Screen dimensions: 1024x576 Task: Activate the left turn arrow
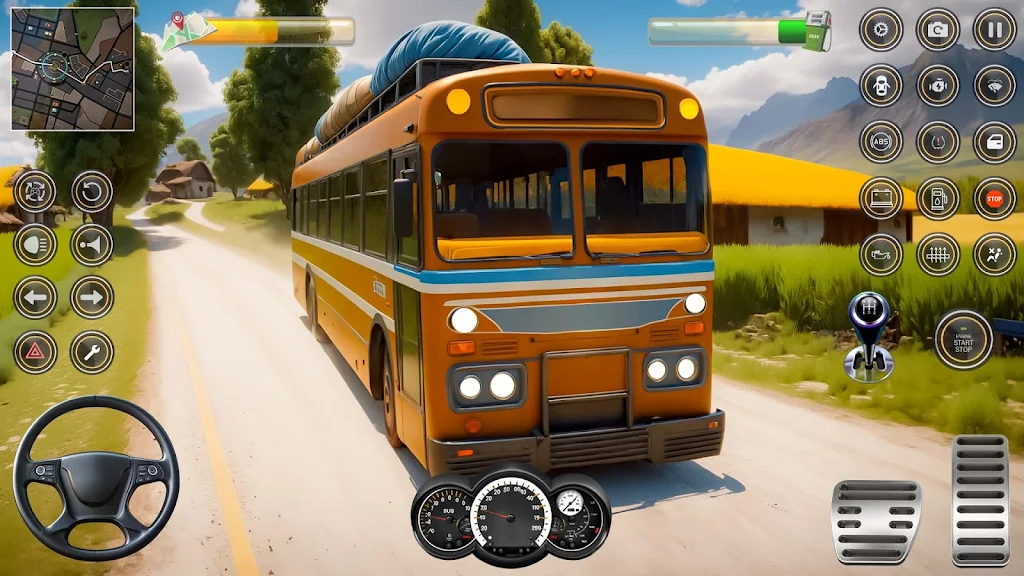click(35, 297)
